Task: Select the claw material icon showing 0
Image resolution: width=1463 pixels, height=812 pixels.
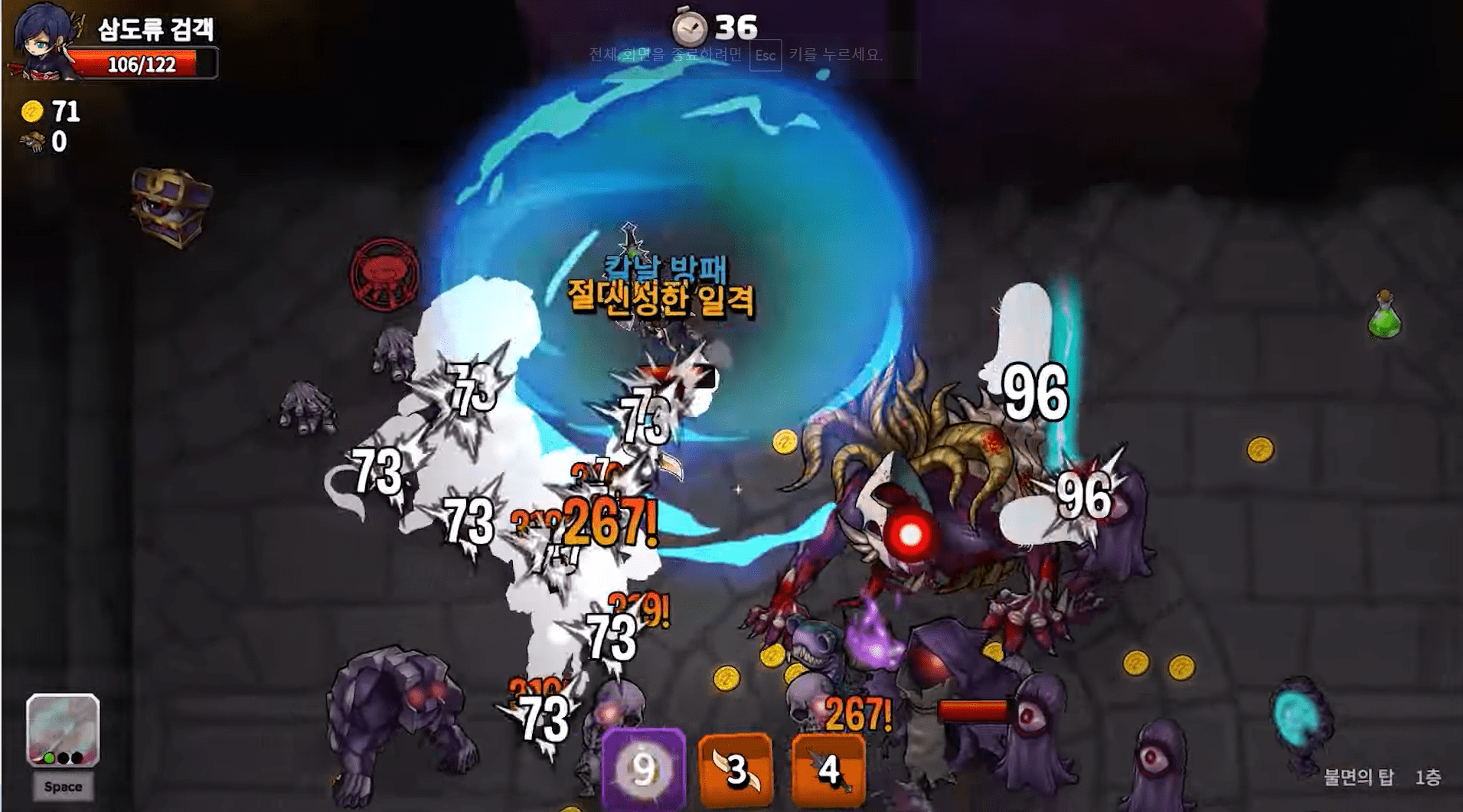Action: tap(42, 141)
